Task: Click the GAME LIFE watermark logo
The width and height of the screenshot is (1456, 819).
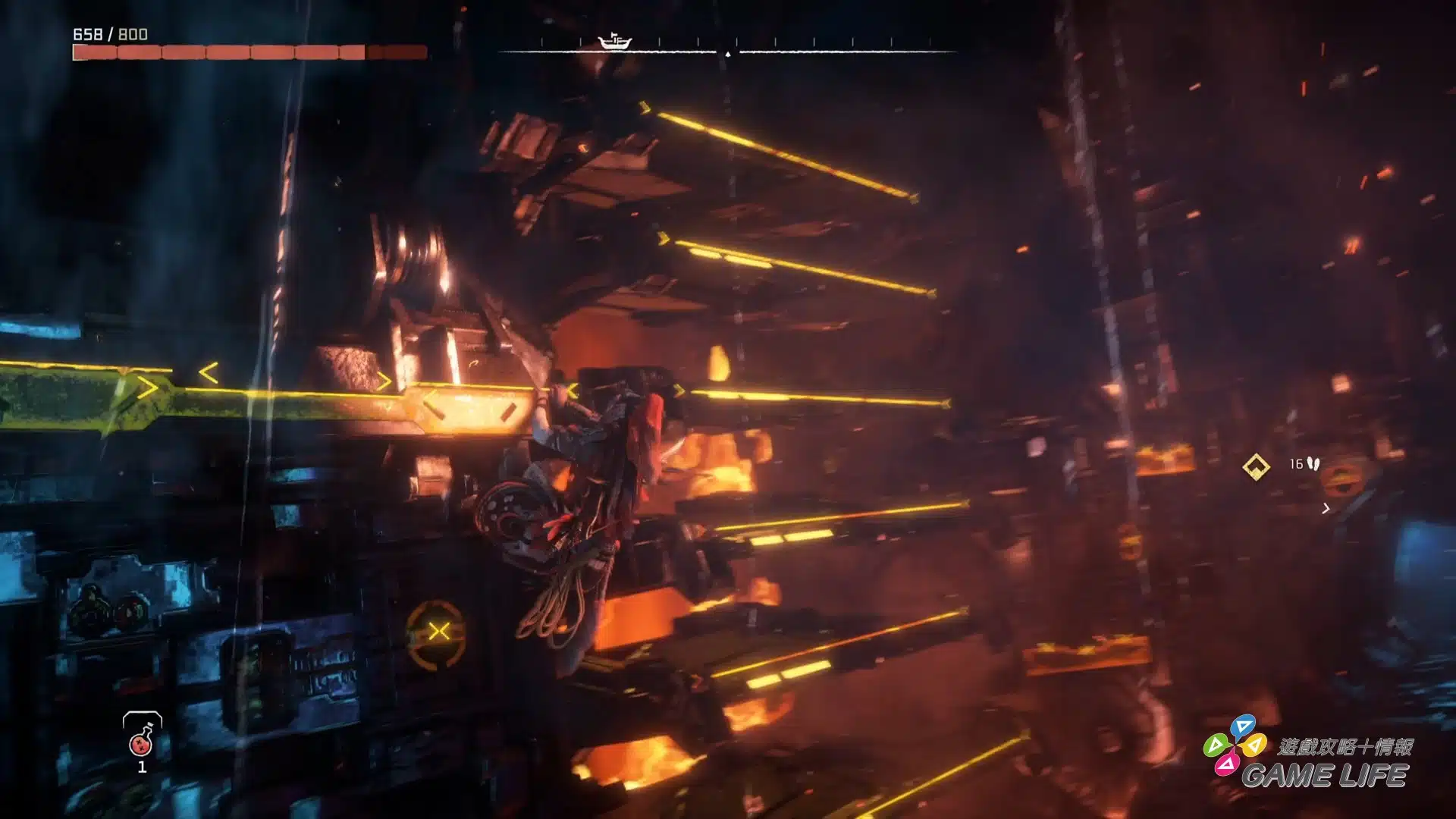Action: (1307, 757)
